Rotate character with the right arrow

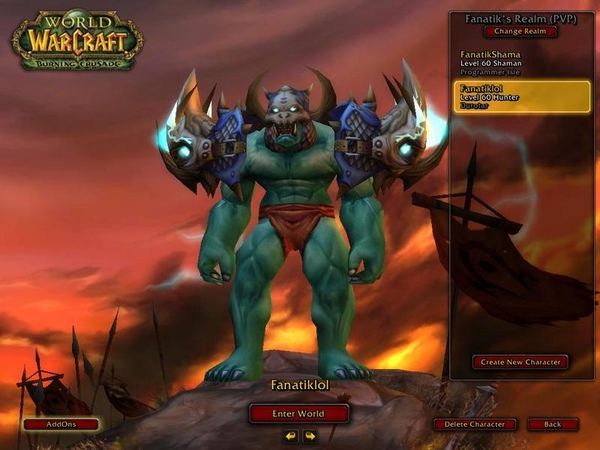(310, 435)
